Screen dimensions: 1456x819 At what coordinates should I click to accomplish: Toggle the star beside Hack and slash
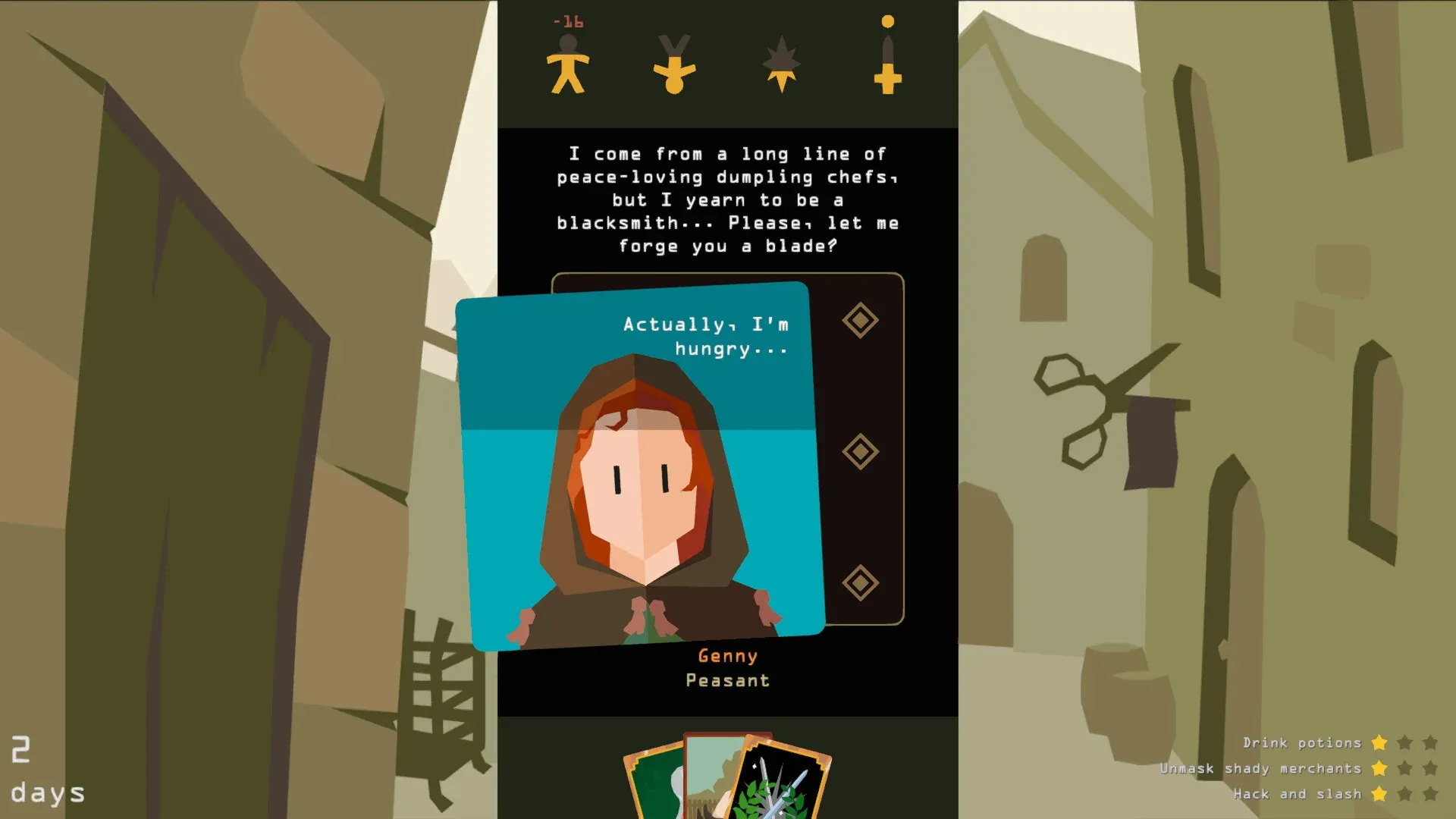1378,794
